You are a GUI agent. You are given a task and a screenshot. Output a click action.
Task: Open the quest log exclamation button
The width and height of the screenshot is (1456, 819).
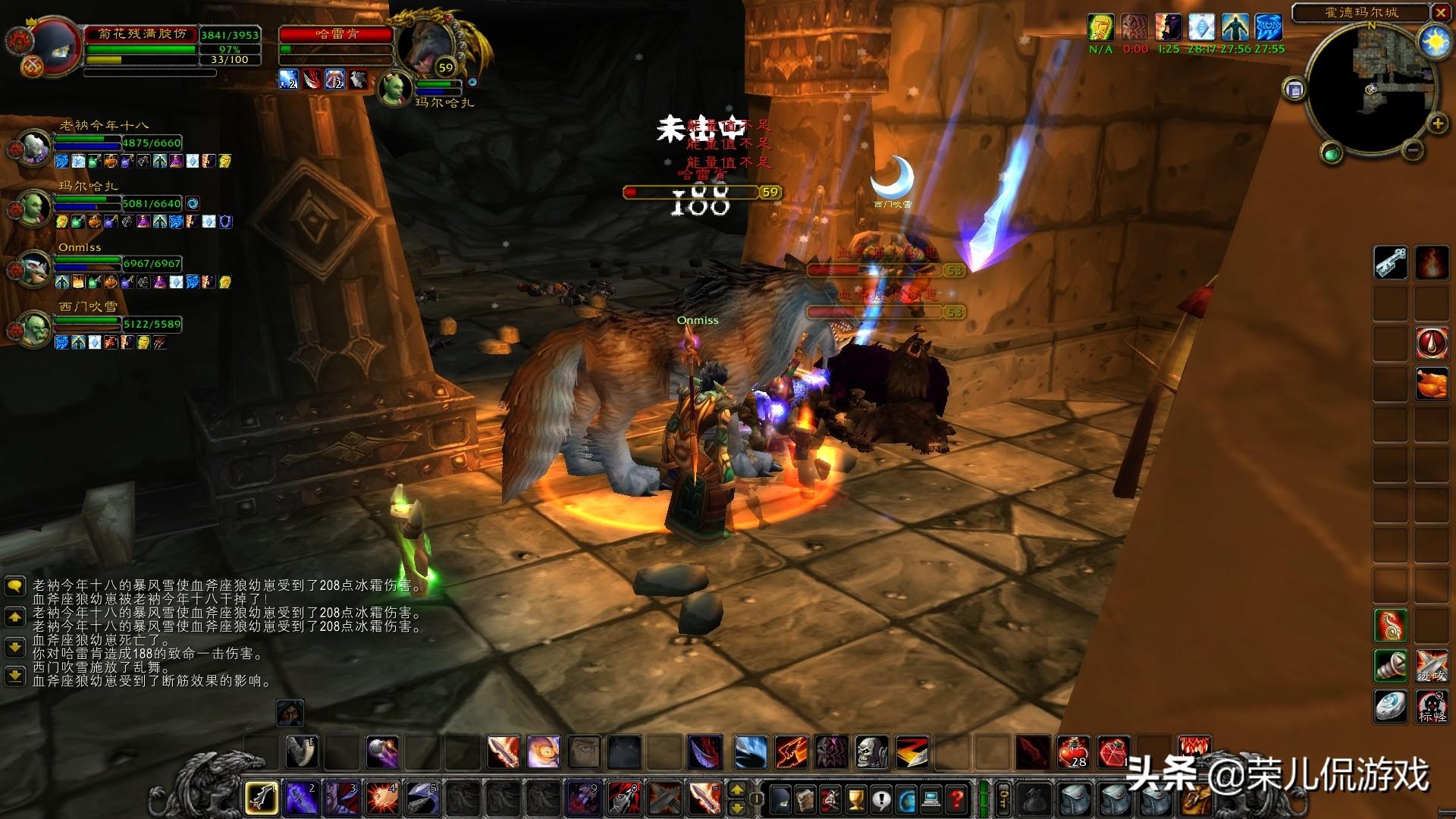880,799
